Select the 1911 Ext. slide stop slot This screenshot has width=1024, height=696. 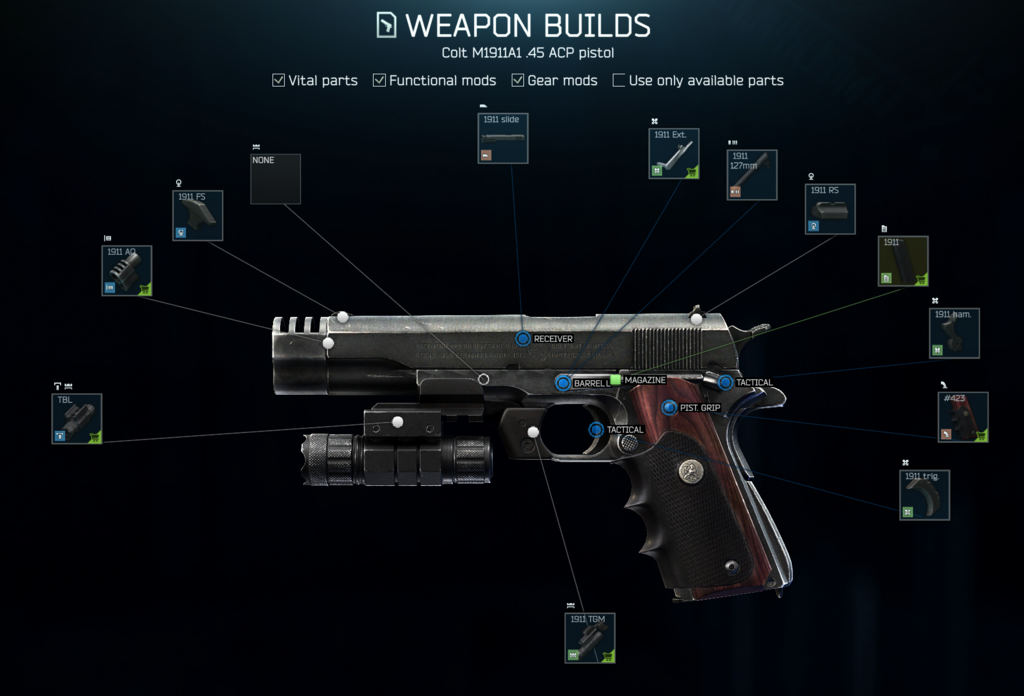tap(673, 153)
